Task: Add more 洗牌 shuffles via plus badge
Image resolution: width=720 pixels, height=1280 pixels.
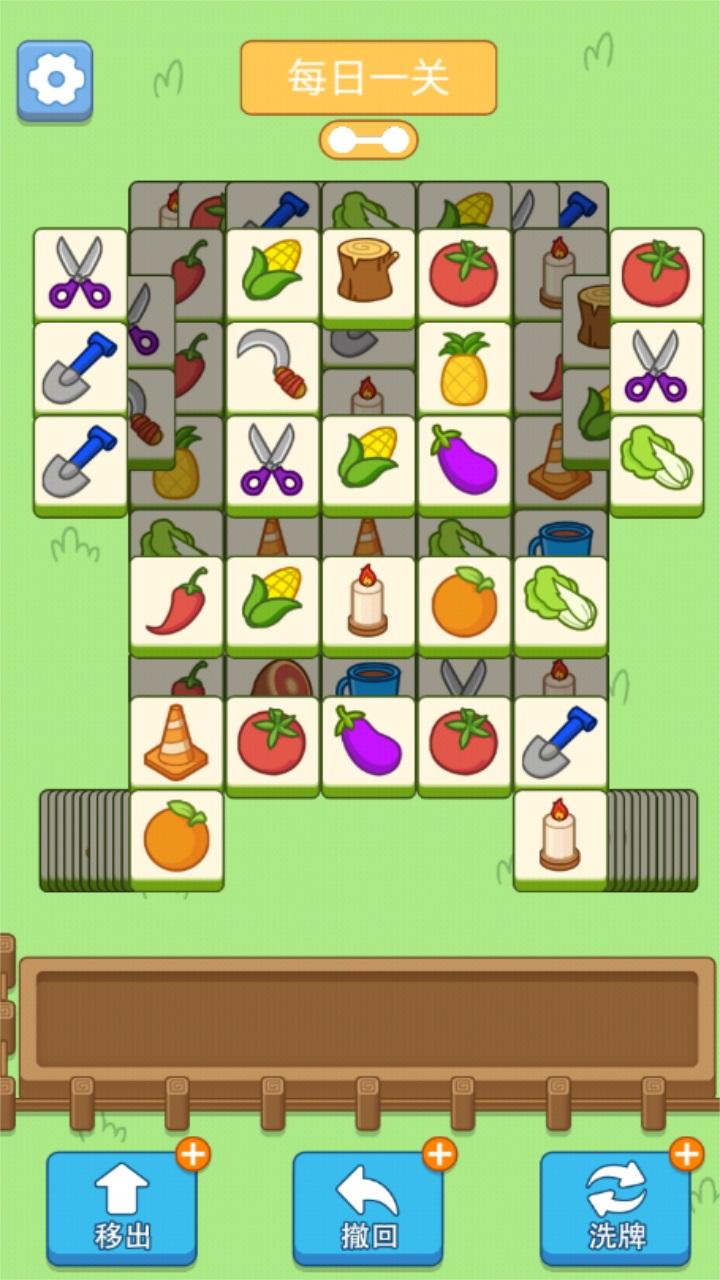Action: coord(687,1154)
